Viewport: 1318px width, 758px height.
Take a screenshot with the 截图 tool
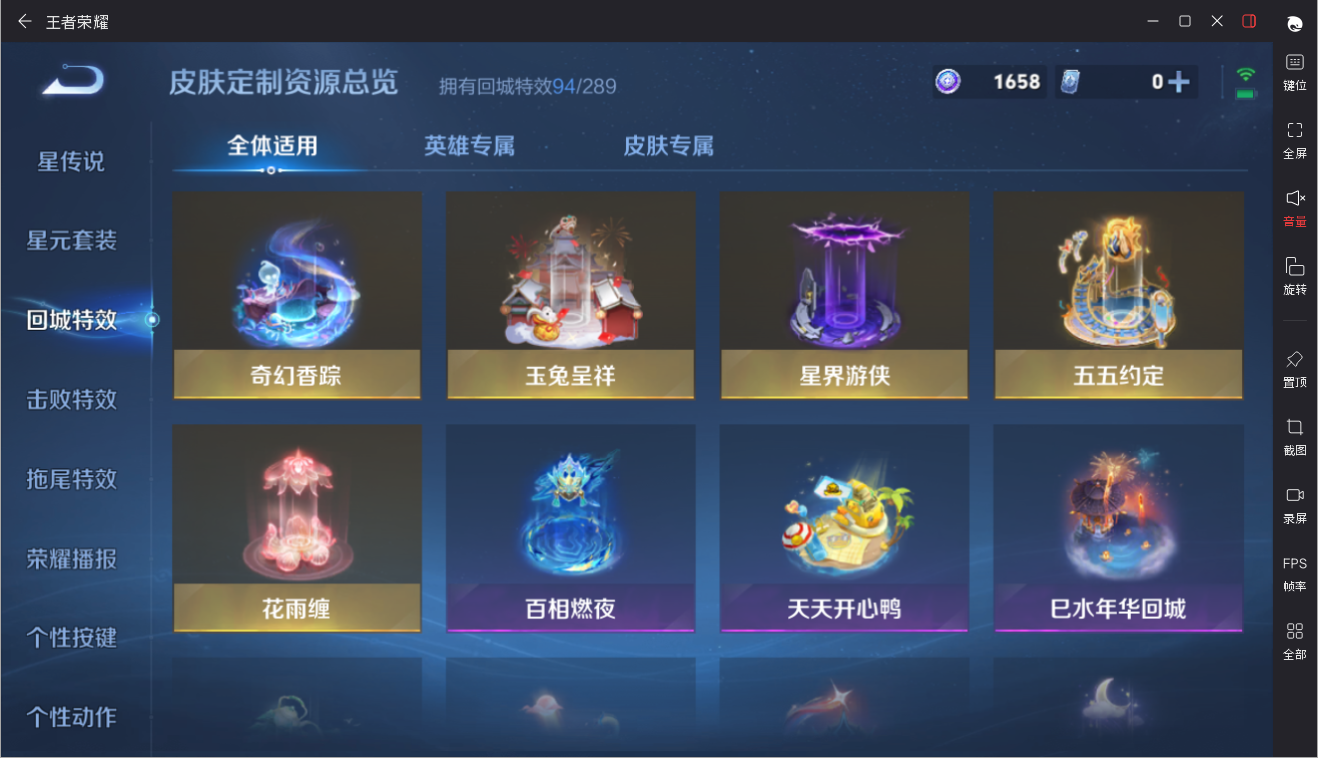[1295, 436]
